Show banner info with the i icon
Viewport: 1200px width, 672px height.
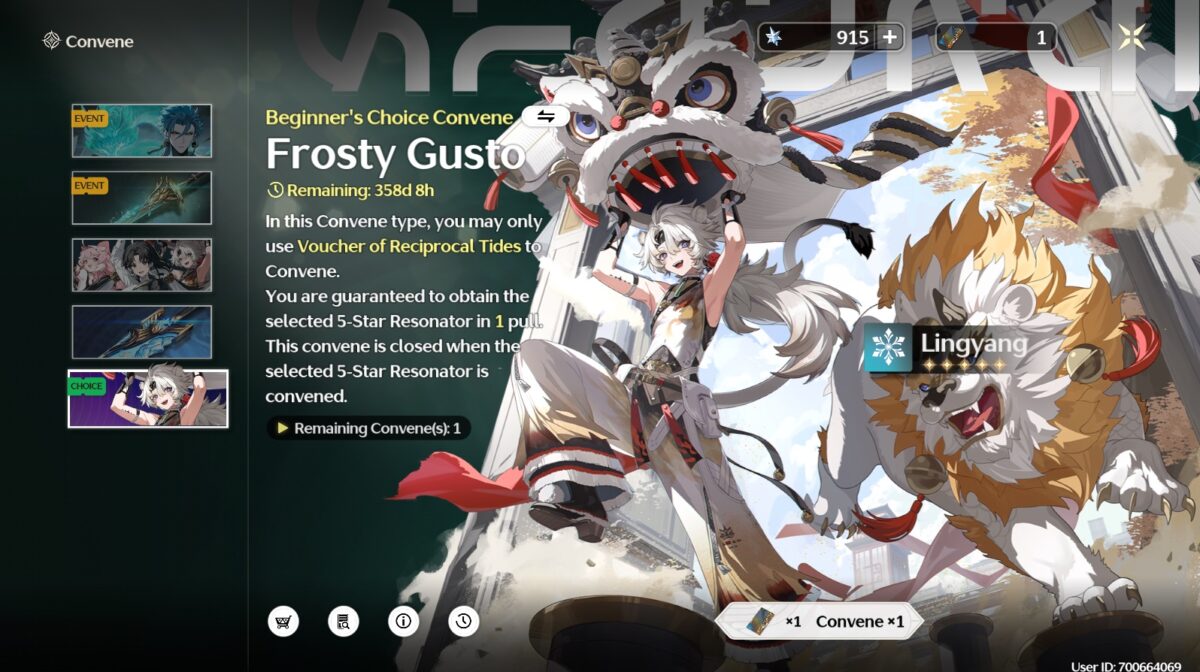click(x=403, y=621)
